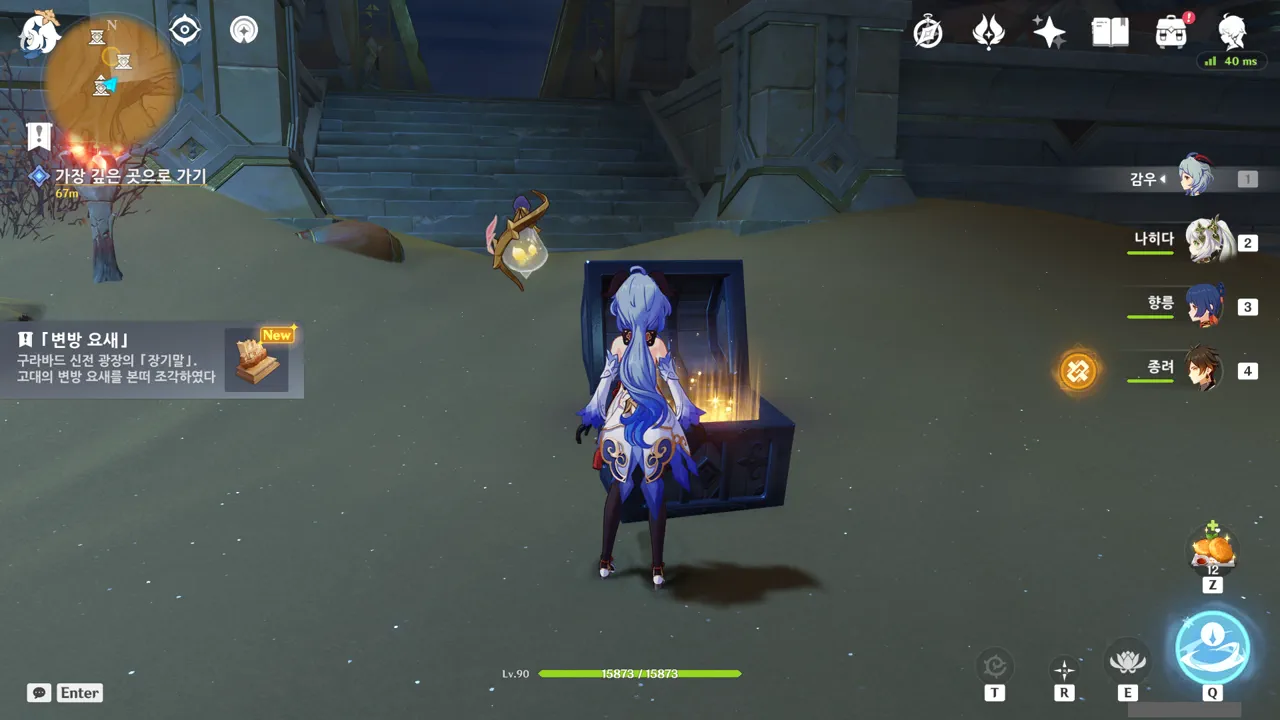1280x720 pixels.
Task: Open the events flame-shaped icon
Action: pyautogui.click(x=988, y=33)
